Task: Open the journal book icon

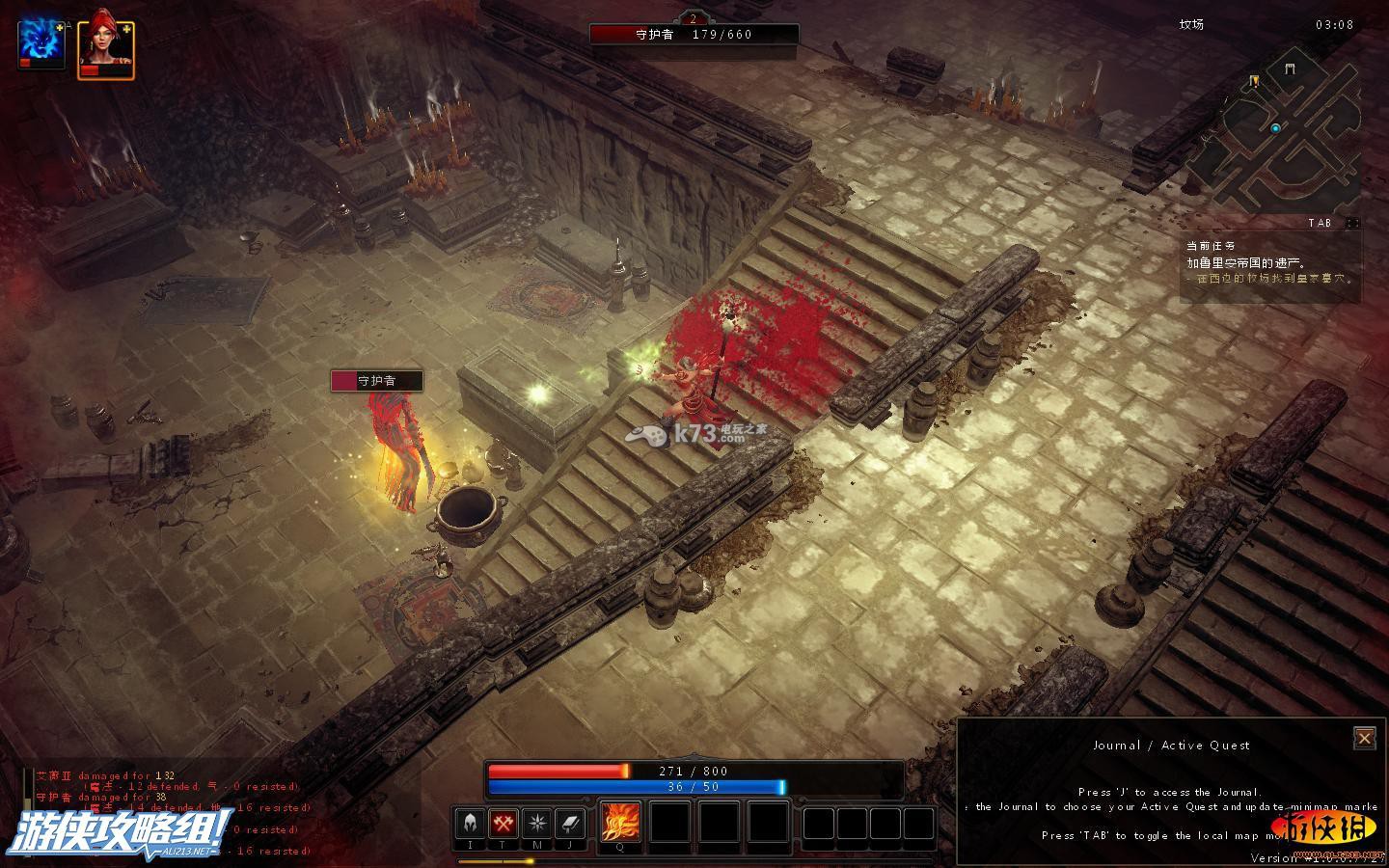Action: 570,825
